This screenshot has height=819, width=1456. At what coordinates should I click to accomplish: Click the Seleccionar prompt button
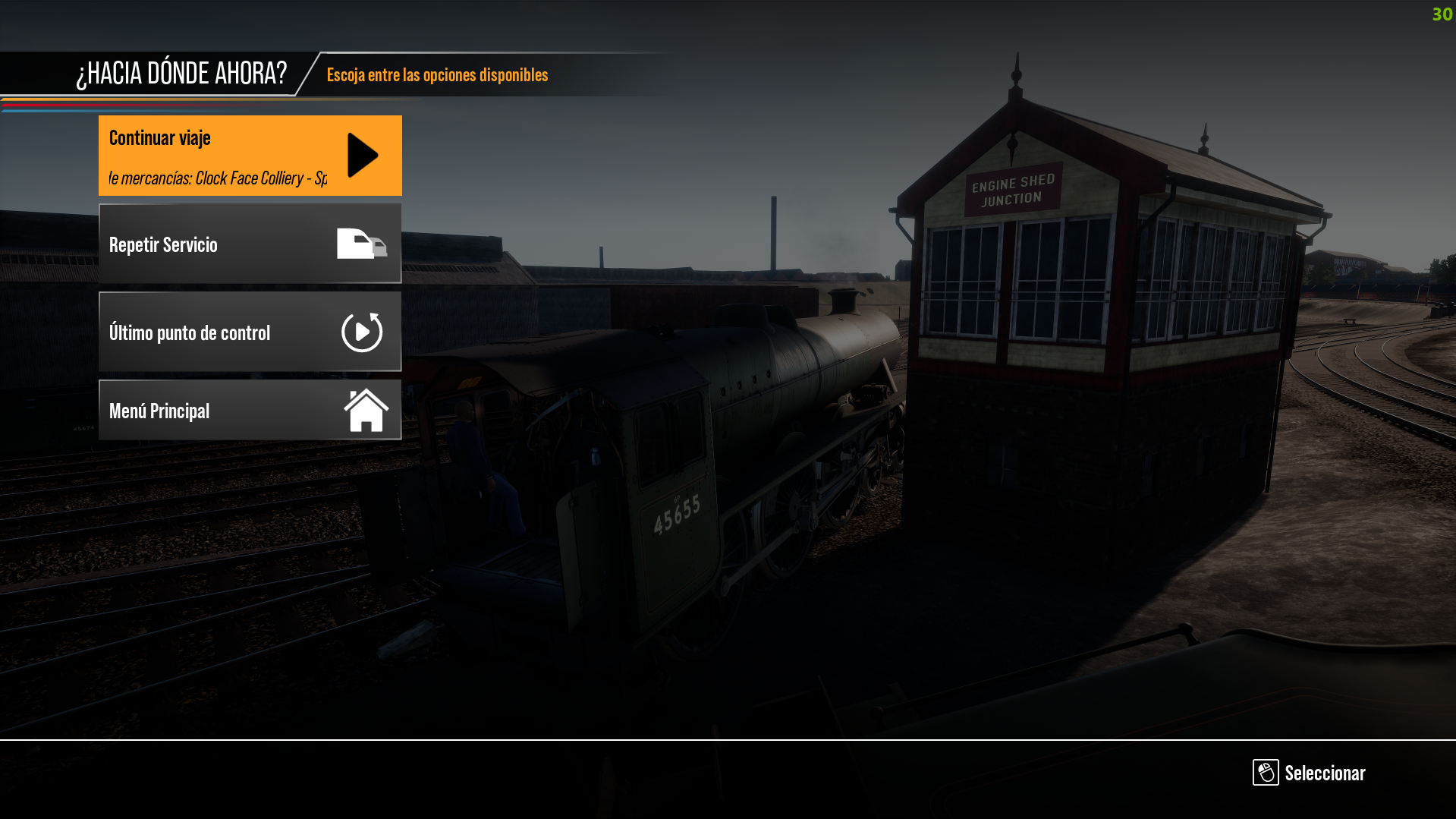(x=1309, y=773)
